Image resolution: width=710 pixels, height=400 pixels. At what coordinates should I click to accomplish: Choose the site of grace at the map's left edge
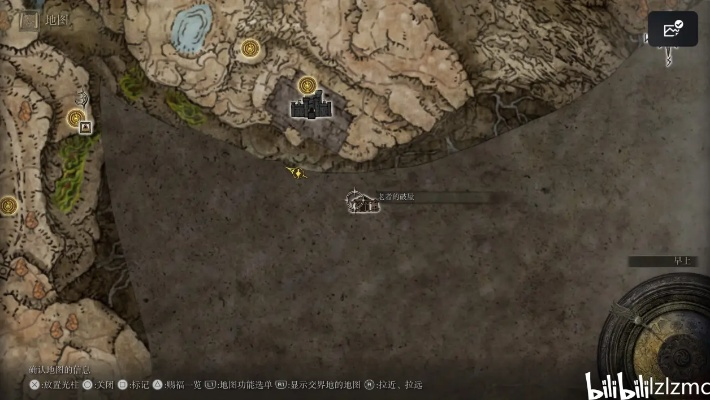coord(9,206)
